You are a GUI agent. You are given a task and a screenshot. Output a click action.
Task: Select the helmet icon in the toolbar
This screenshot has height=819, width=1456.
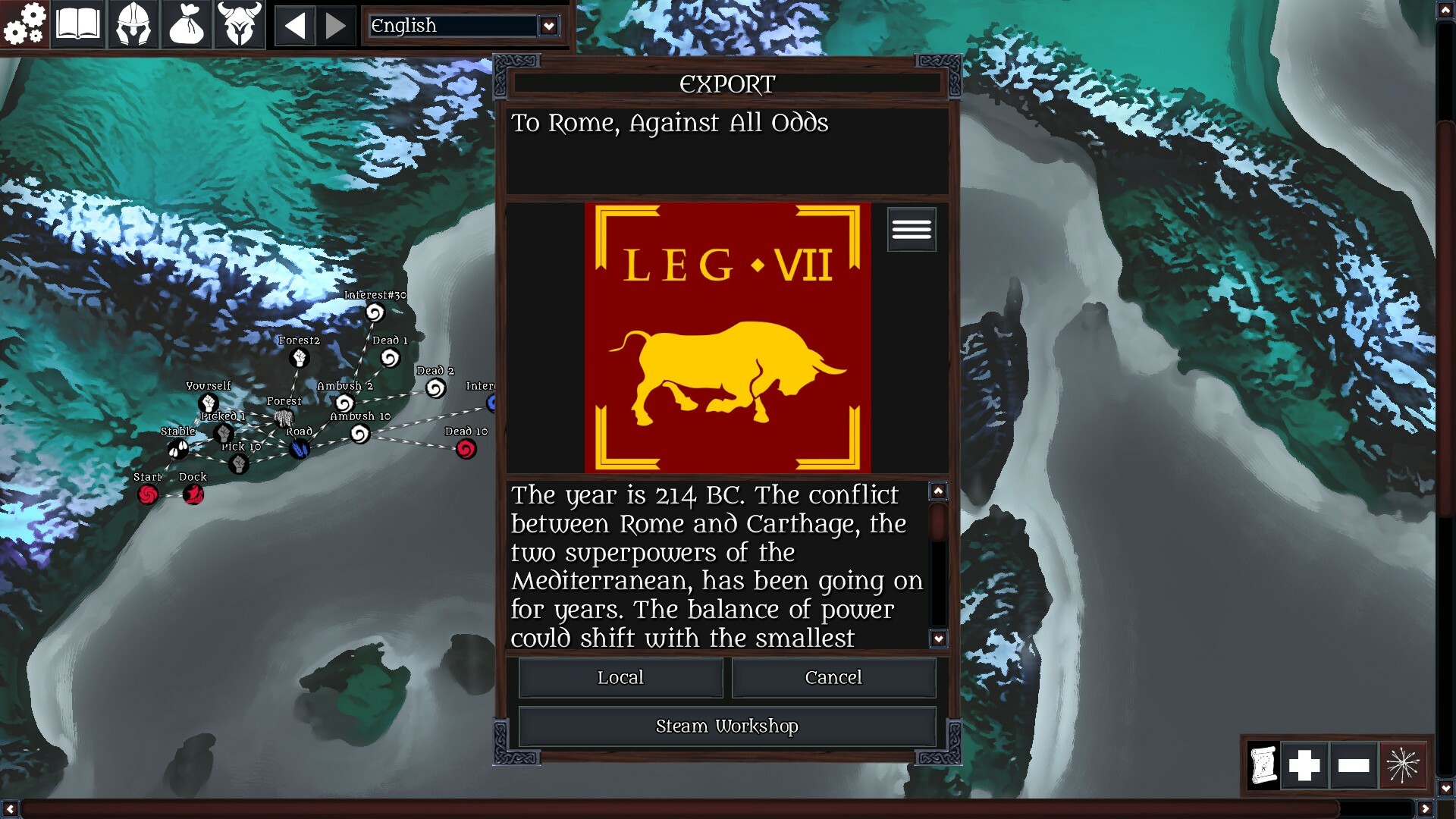133,24
